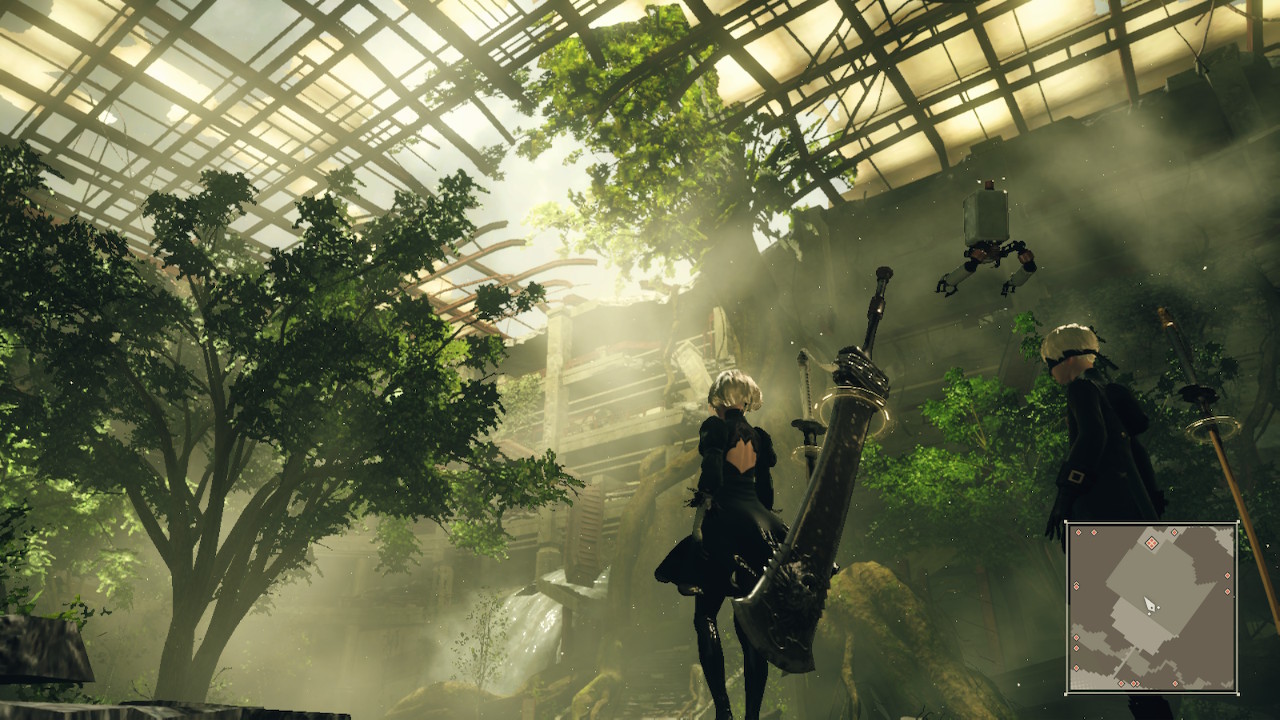Click the white player arrow on minimap
The width and height of the screenshot is (1280, 720).
tap(1150, 605)
